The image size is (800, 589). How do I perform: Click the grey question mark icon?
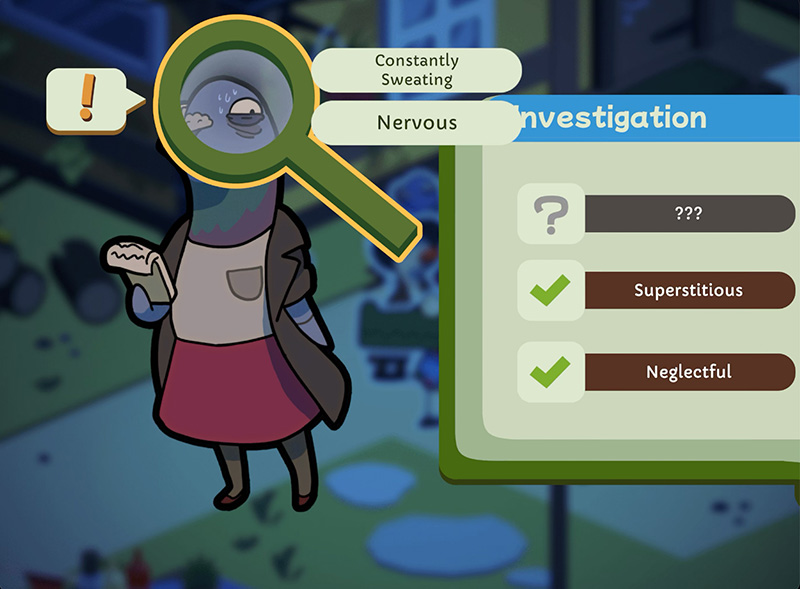coord(549,213)
